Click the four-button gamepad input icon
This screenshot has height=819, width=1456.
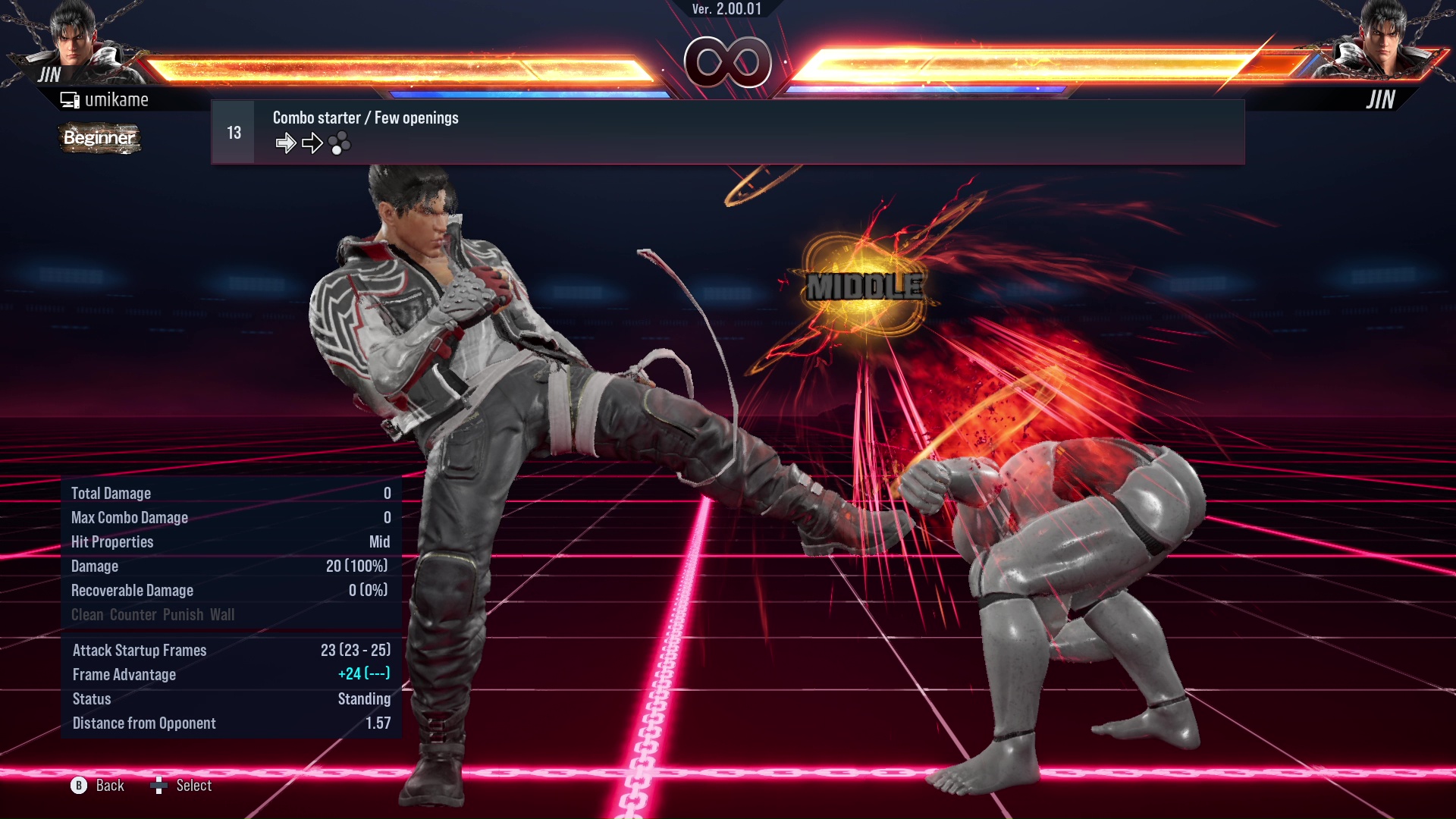[x=340, y=143]
